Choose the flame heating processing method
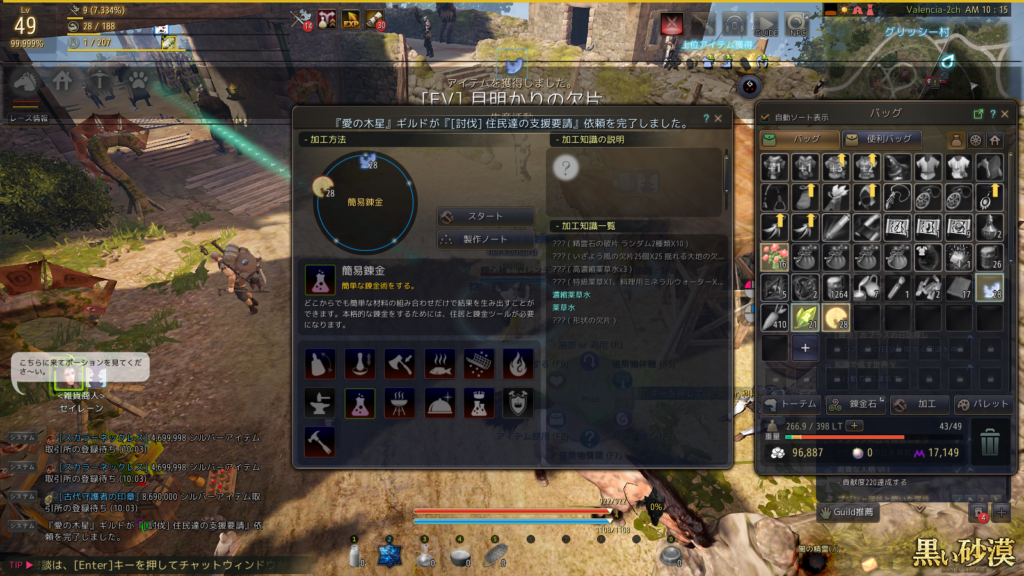 coord(518,363)
